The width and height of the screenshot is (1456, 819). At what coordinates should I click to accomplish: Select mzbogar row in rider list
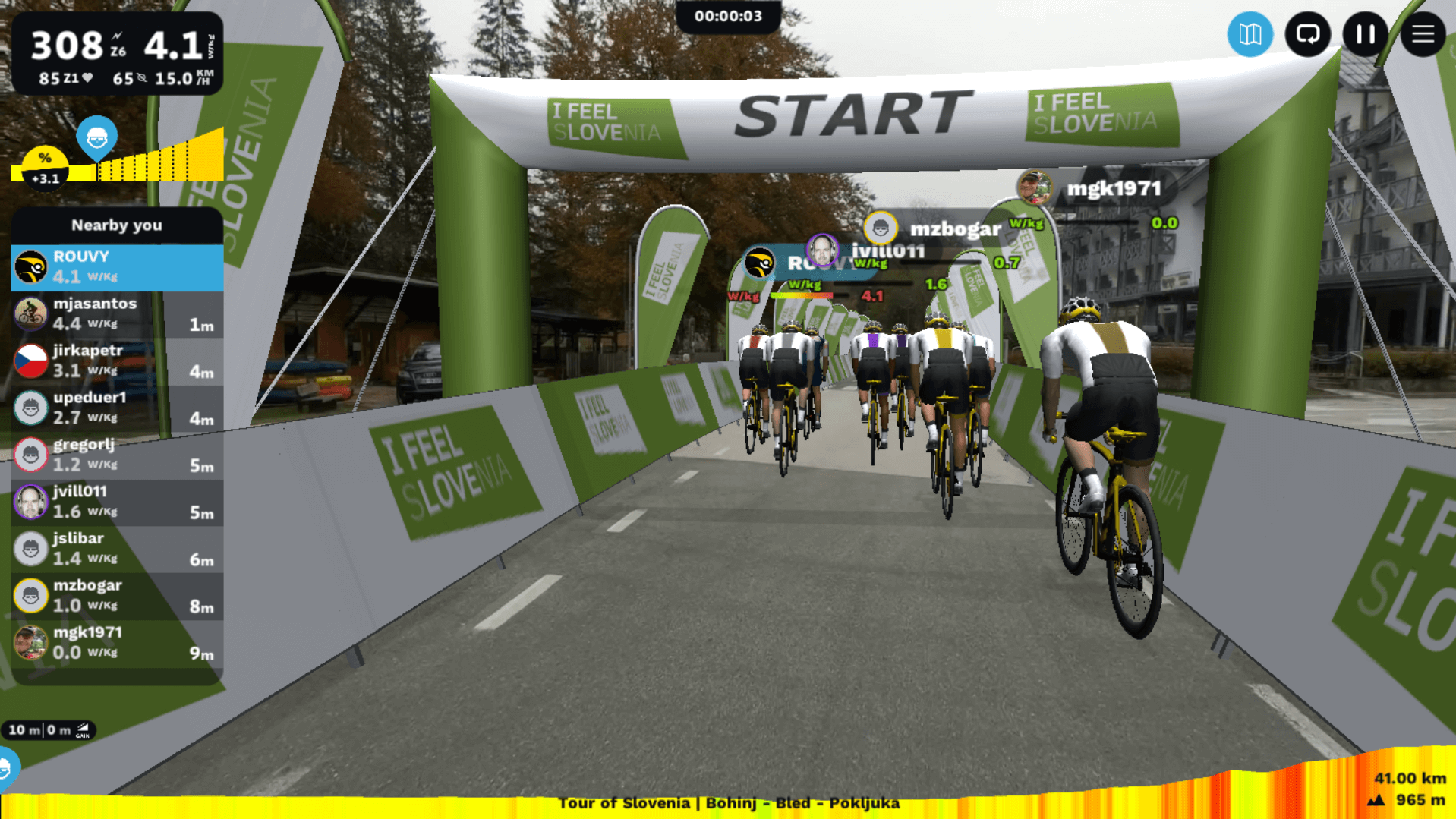click(x=117, y=596)
